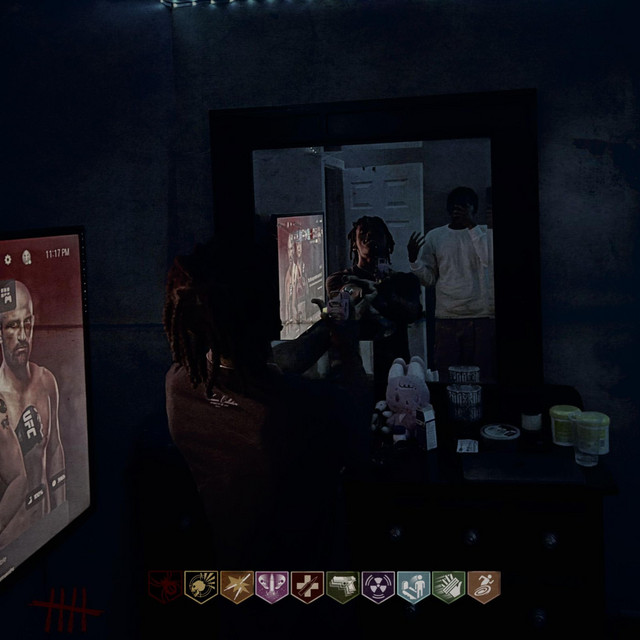Click the yellow skull explosion perk icon
The height and width of the screenshot is (640, 640).
coord(201,586)
